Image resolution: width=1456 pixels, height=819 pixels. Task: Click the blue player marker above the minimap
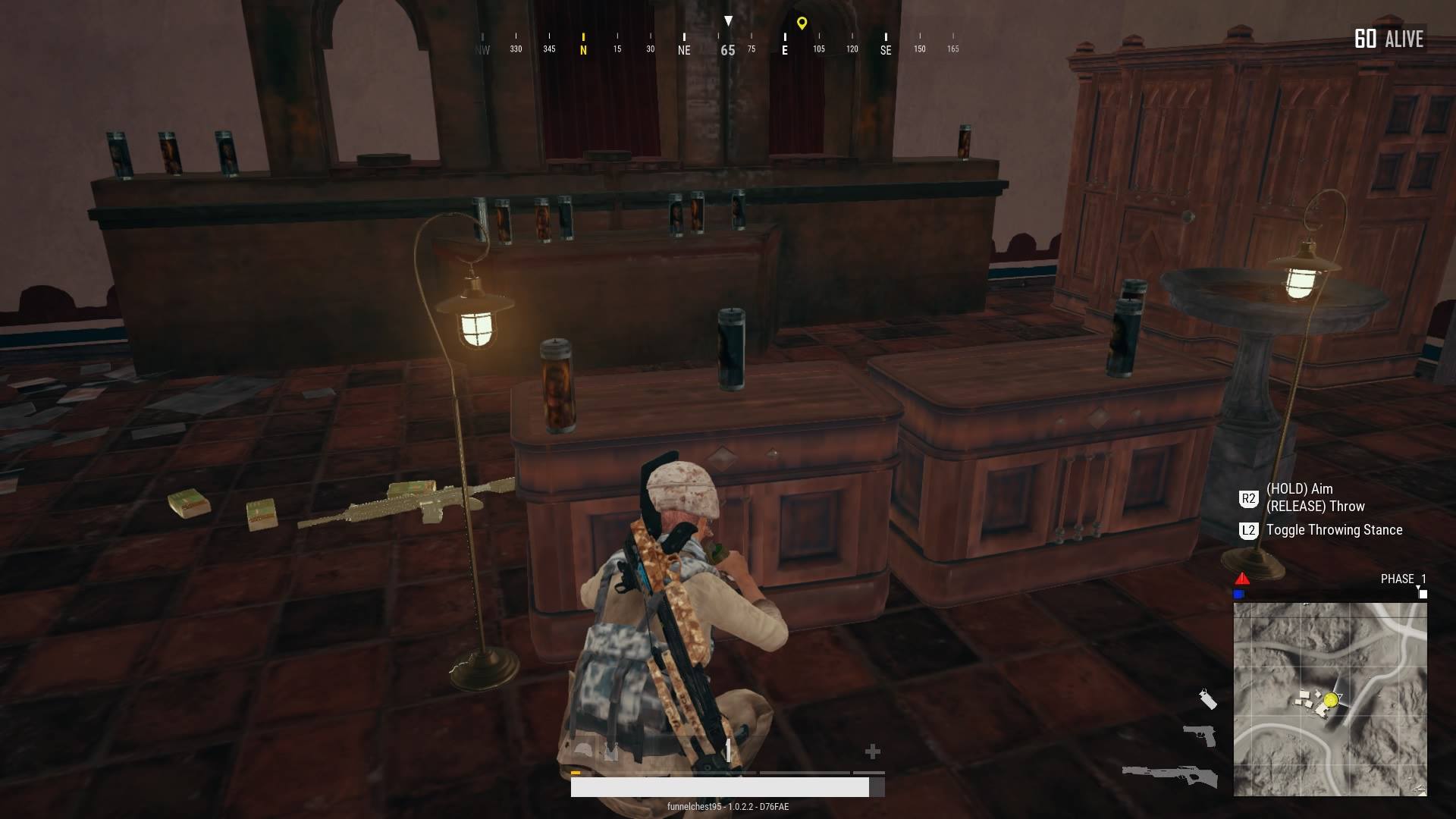(x=1239, y=593)
